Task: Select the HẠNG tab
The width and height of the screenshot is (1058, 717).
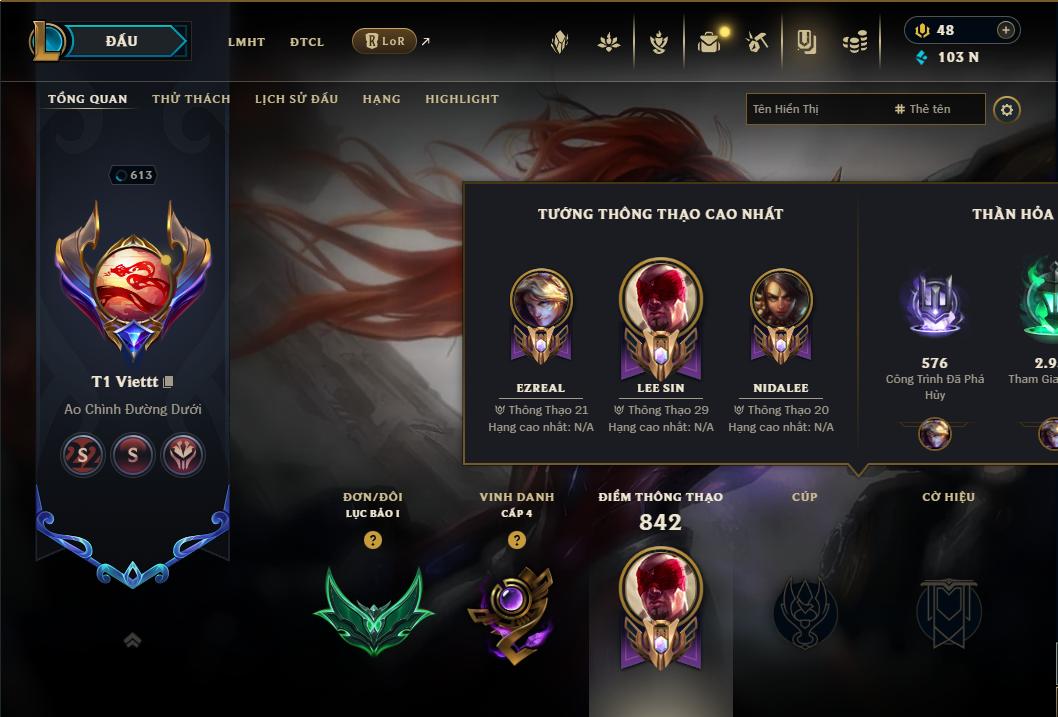Action: coord(381,99)
